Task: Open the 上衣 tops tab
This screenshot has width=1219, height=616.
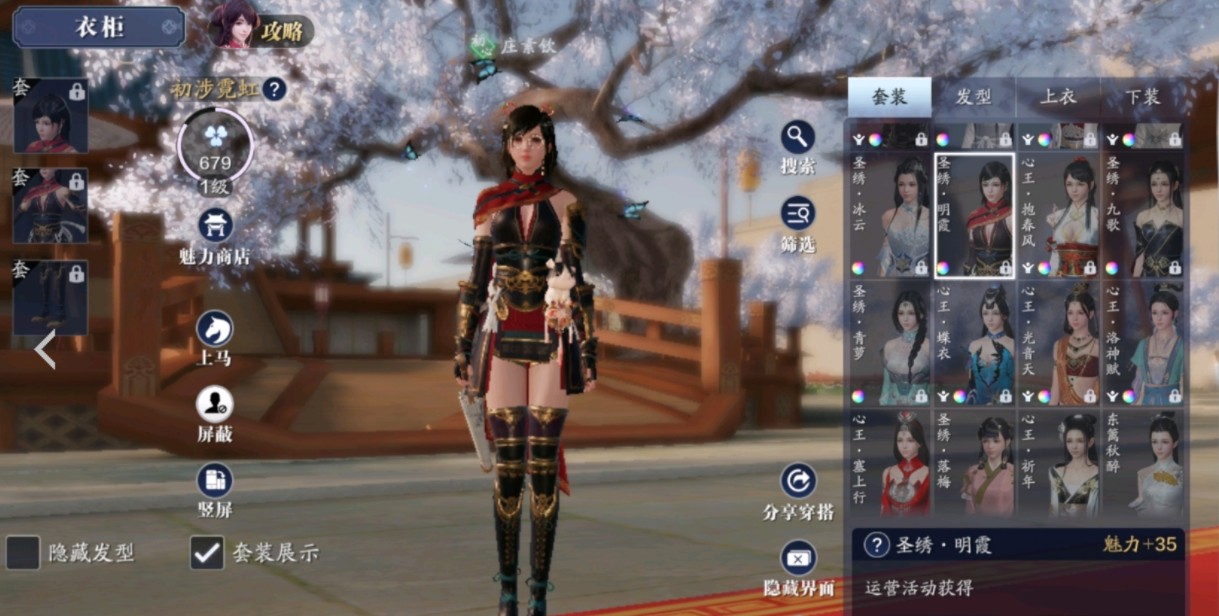Action: pyautogui.click(x=1057, y=97)
